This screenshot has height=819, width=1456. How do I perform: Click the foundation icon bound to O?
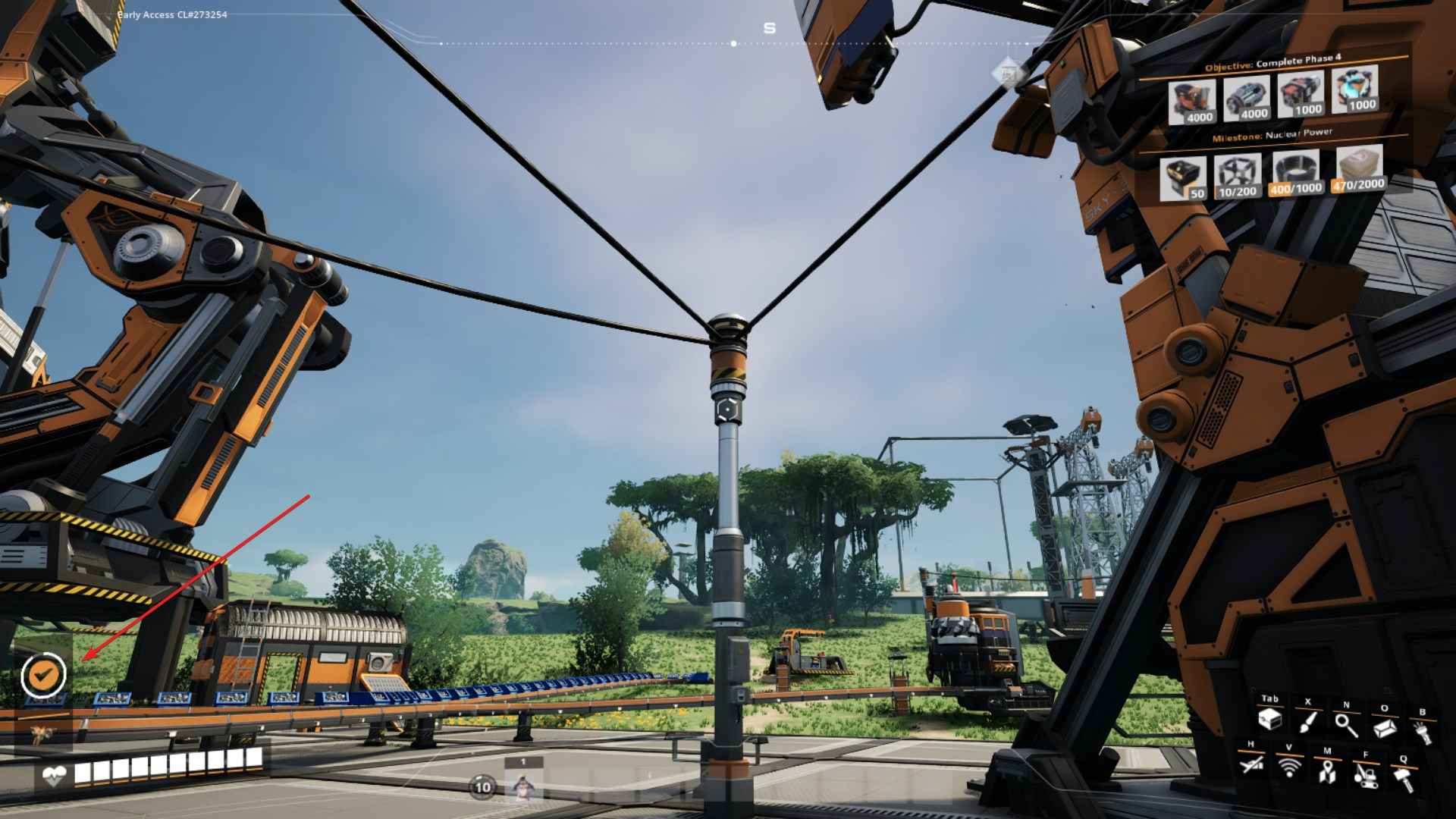point(1385,727)
